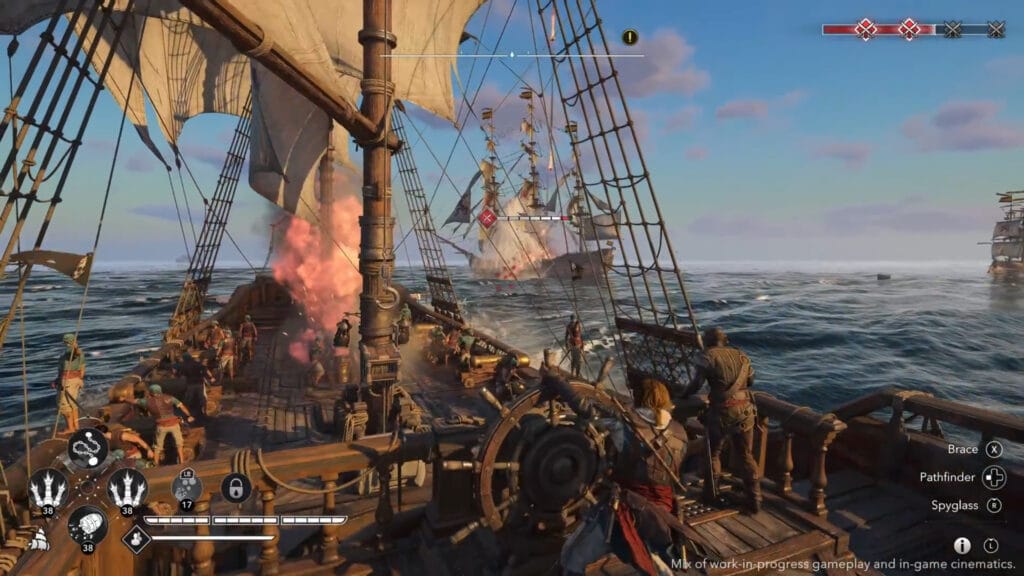
Task: Select the red enemy ship target marker
Action: (x=488, y=217)
